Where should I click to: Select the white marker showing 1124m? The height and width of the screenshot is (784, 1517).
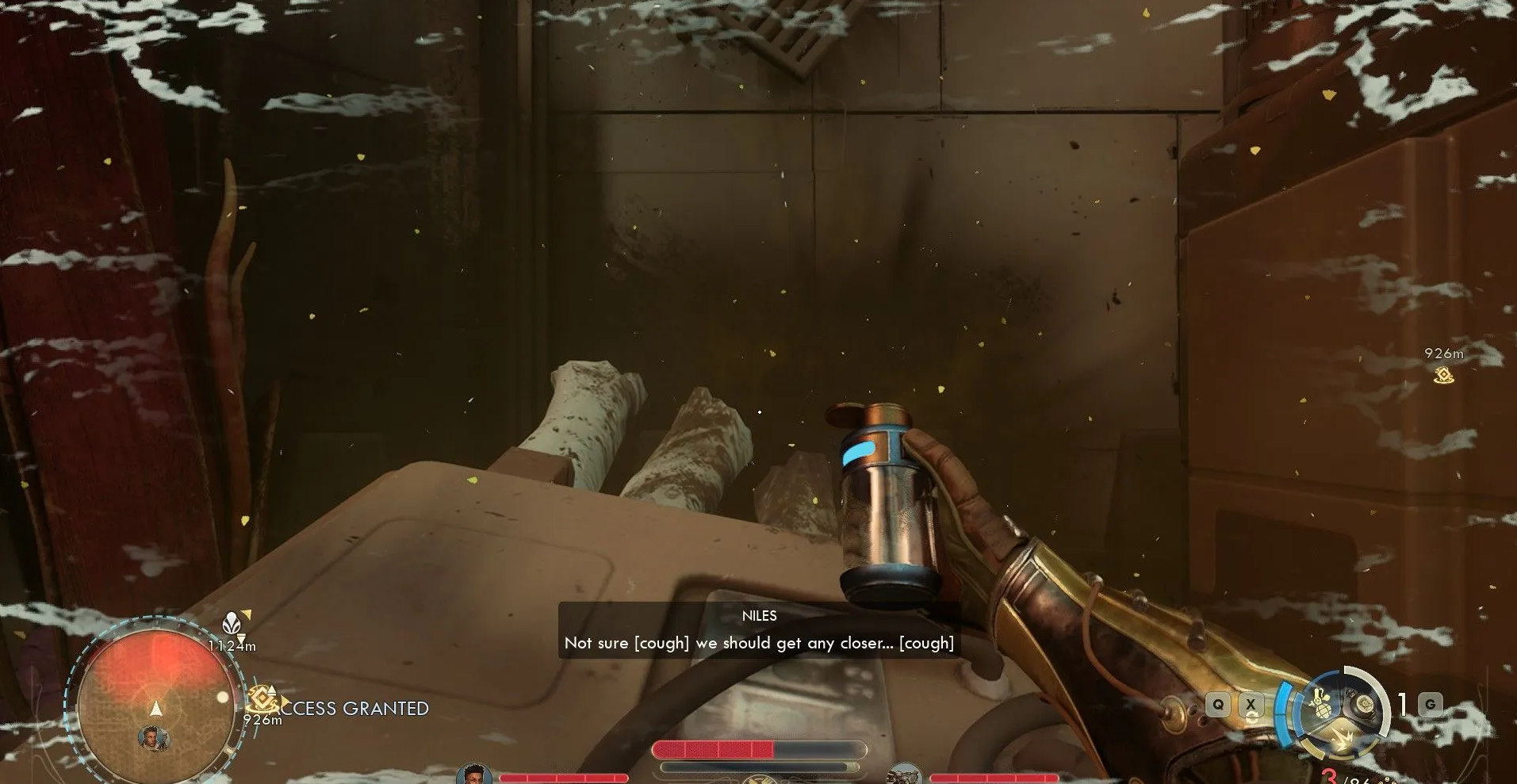(x=232, y=624)
